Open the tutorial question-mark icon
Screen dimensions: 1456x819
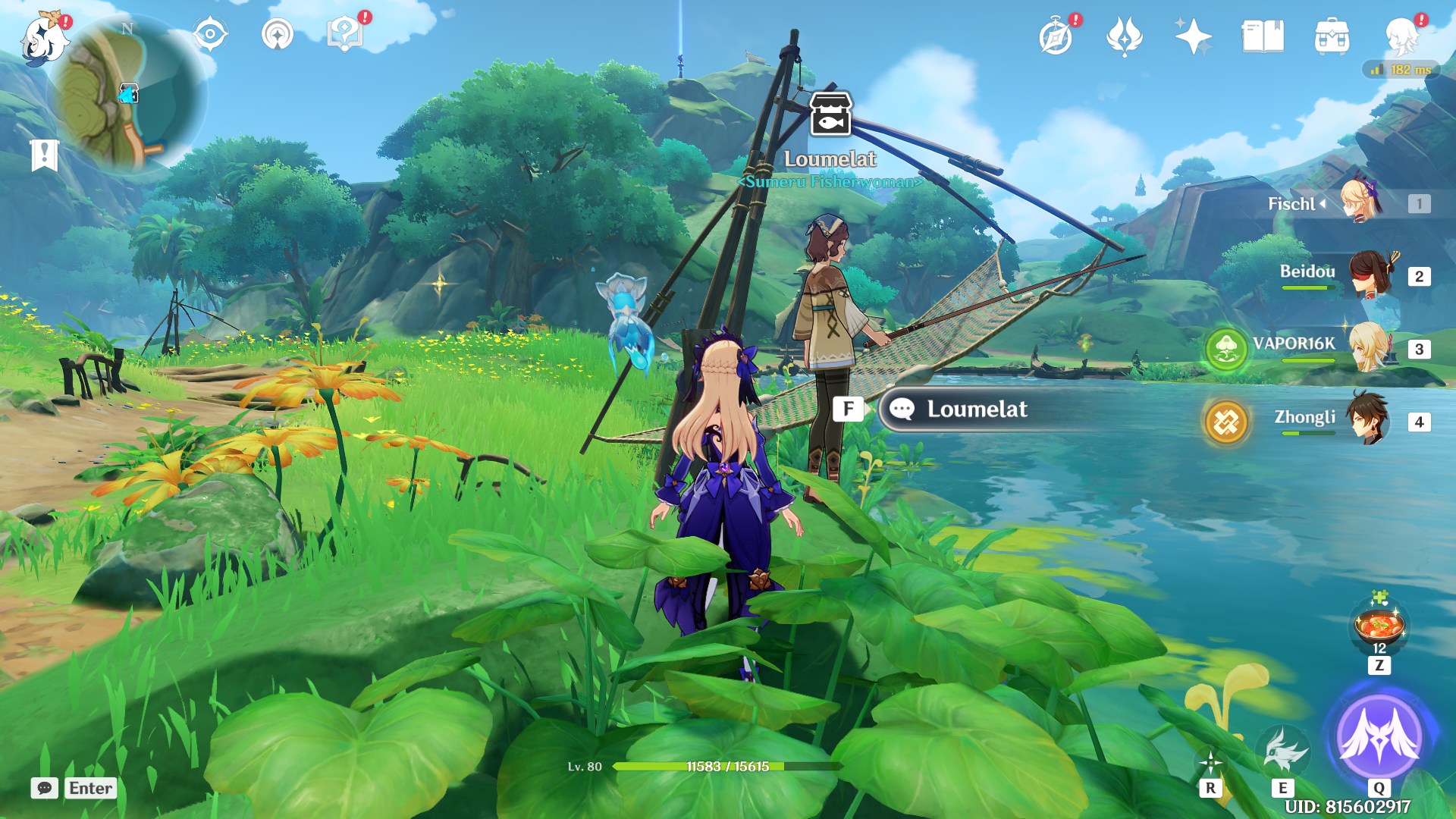pyautogui.click(x=345, y=34)
